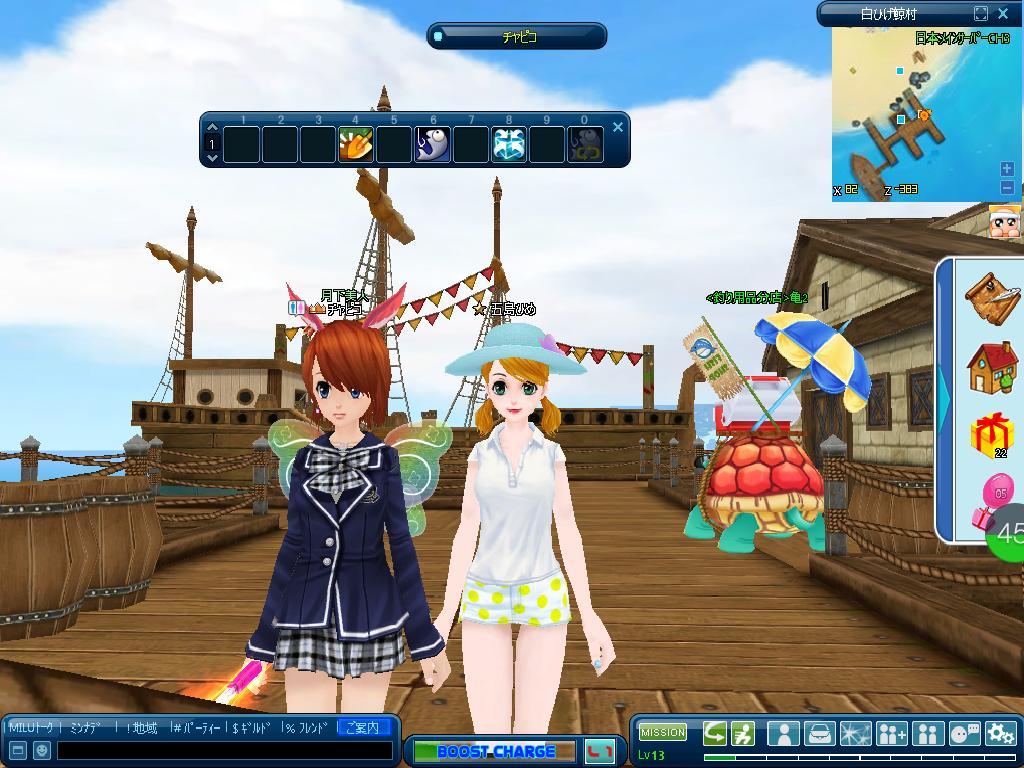Expand the minimap to full size

point(981,14)
